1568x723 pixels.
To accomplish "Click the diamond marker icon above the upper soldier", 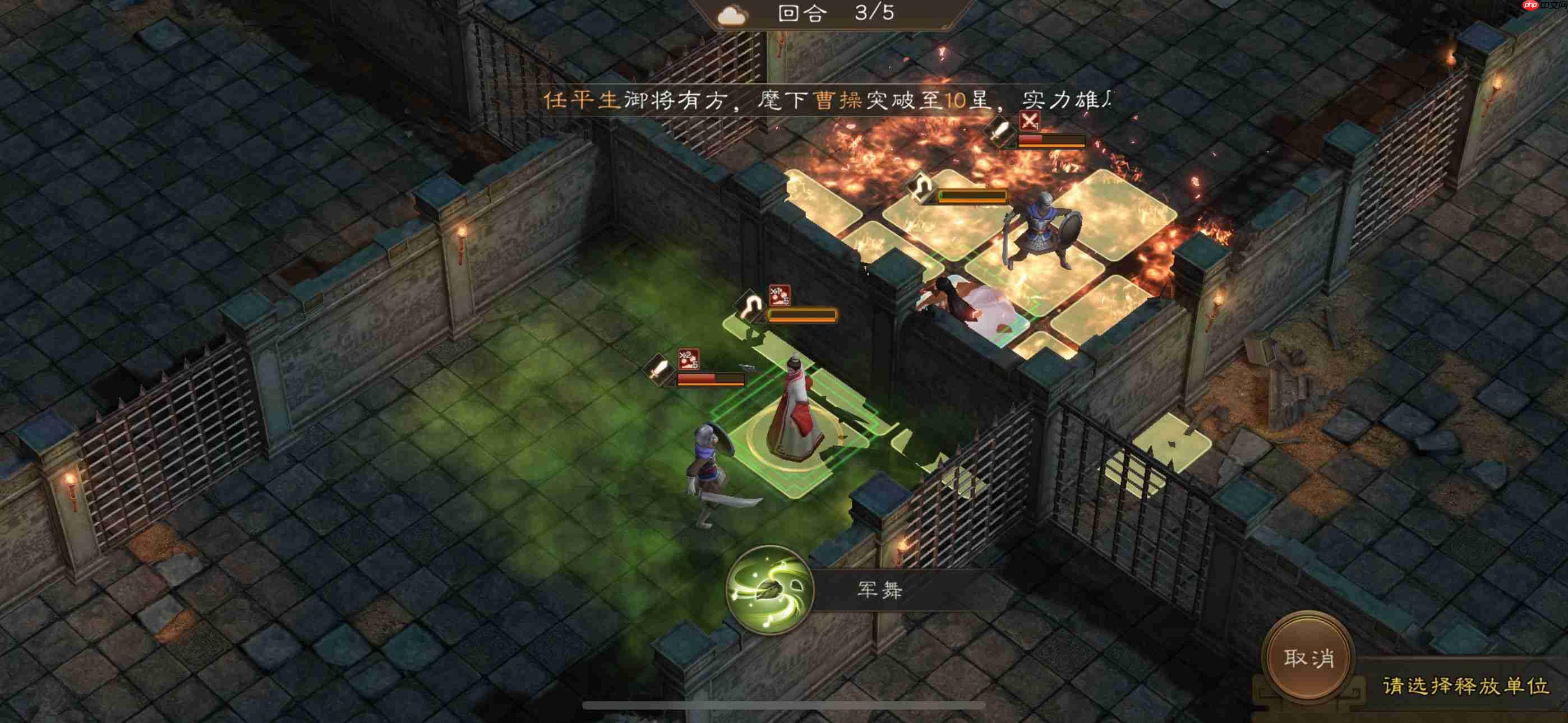I will [921, 188].
